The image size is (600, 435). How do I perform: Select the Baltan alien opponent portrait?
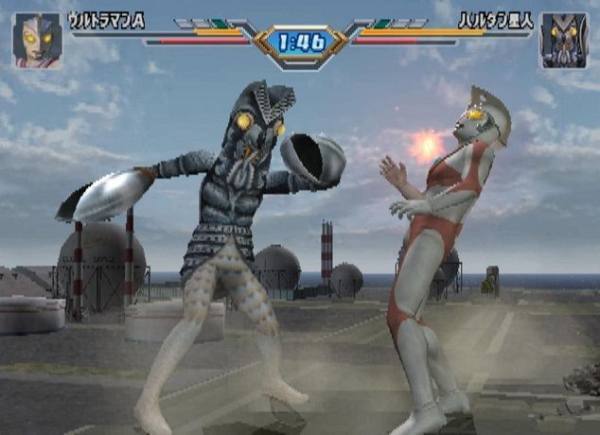[x=563, y=41]
